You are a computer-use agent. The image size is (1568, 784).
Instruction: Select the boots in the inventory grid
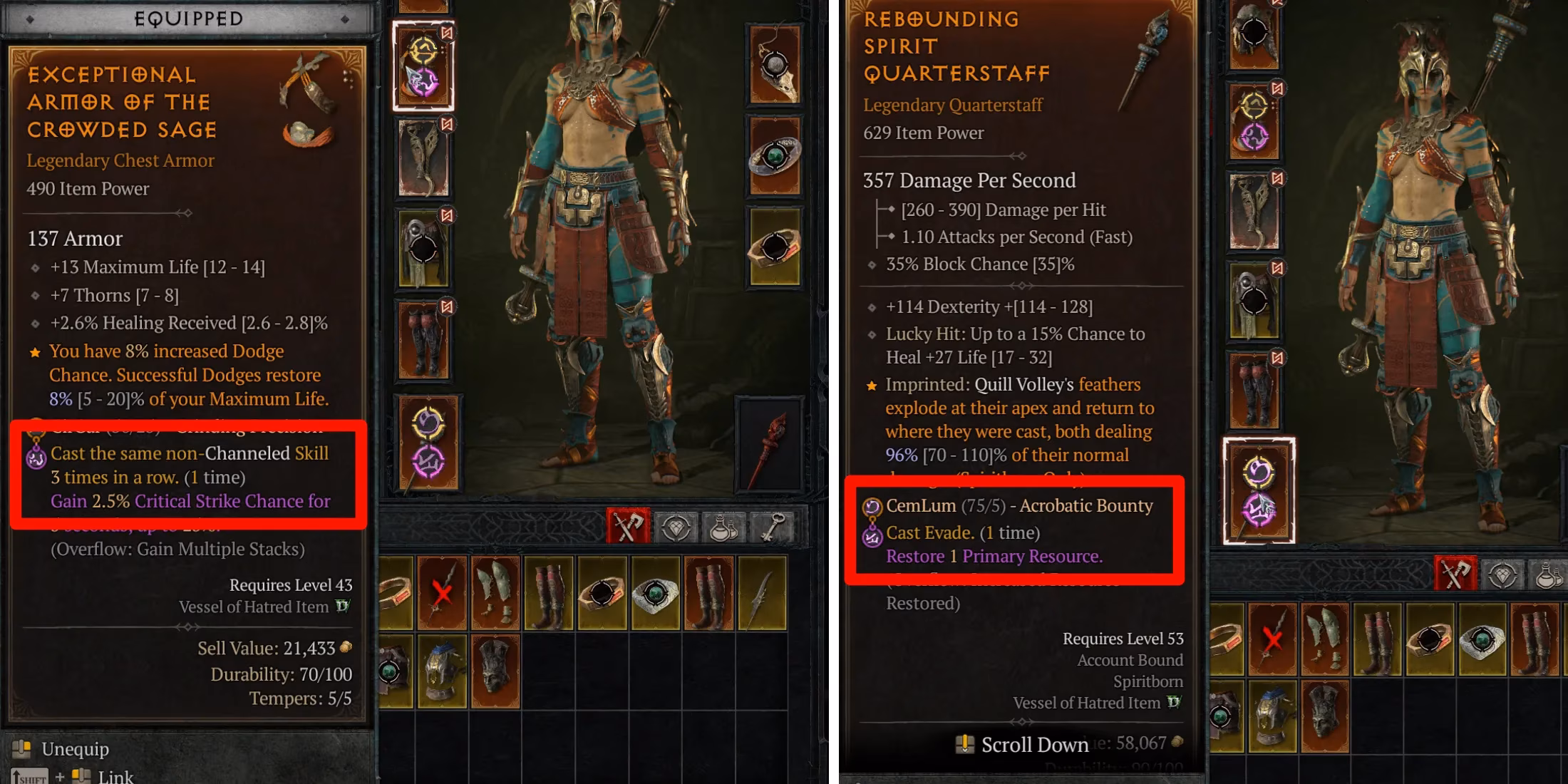(548, 594)
